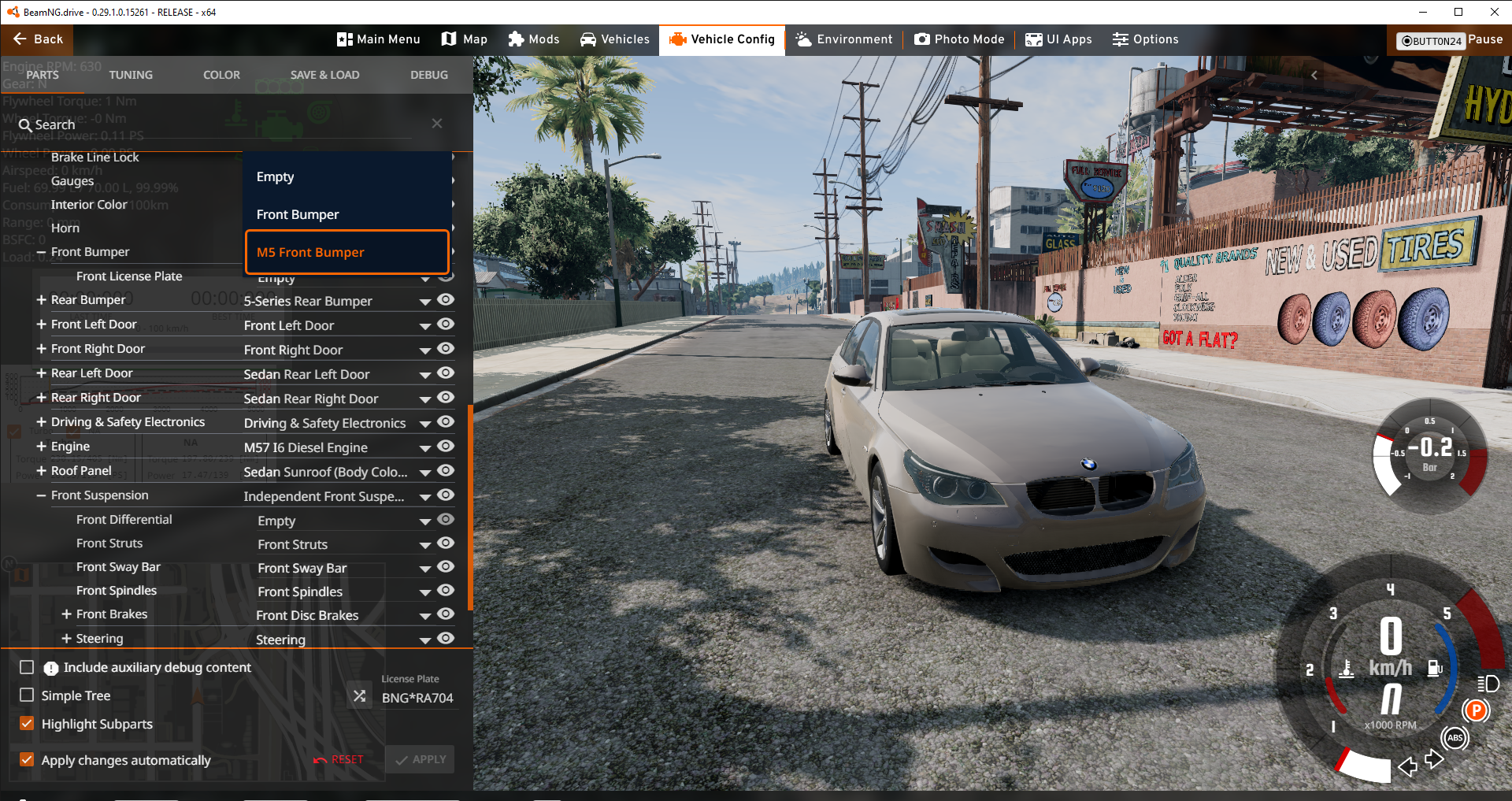
Task: Reset the parts configuration
Action: [x=339, y=759]
